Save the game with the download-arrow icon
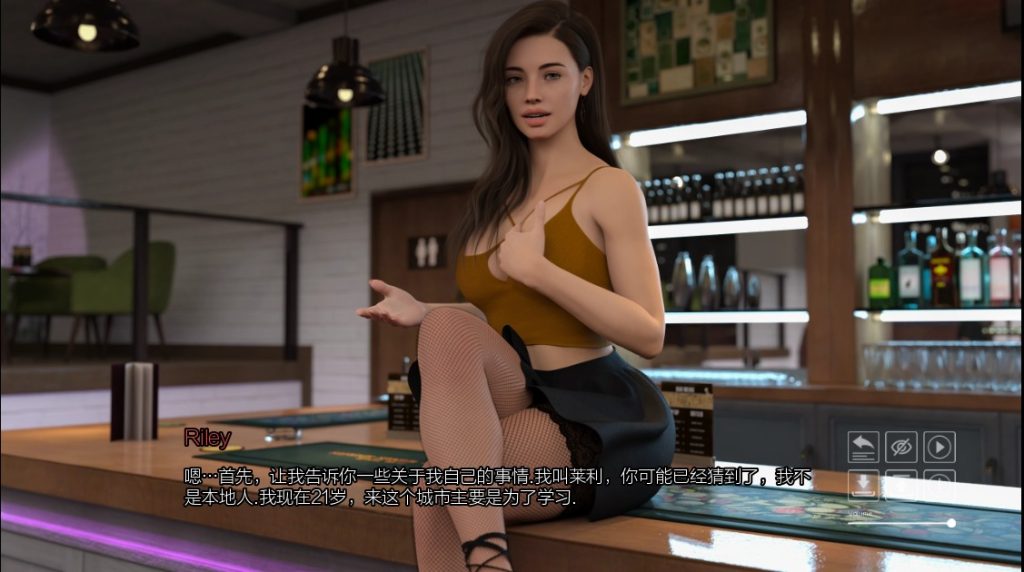 pyautogui.click(x=863, y=485)
